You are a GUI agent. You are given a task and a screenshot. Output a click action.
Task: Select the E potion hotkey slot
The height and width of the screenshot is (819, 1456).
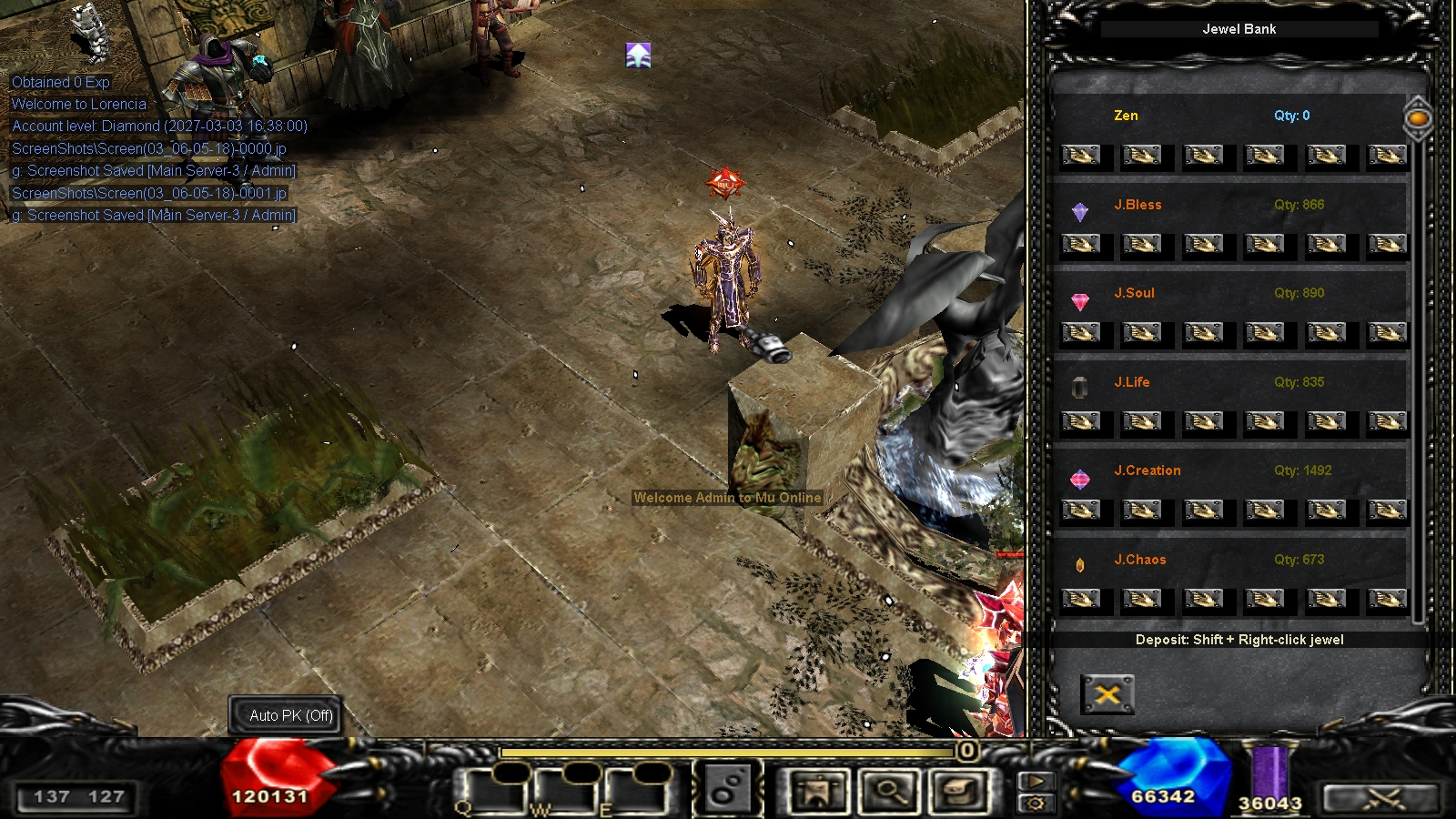coord(636,790)
